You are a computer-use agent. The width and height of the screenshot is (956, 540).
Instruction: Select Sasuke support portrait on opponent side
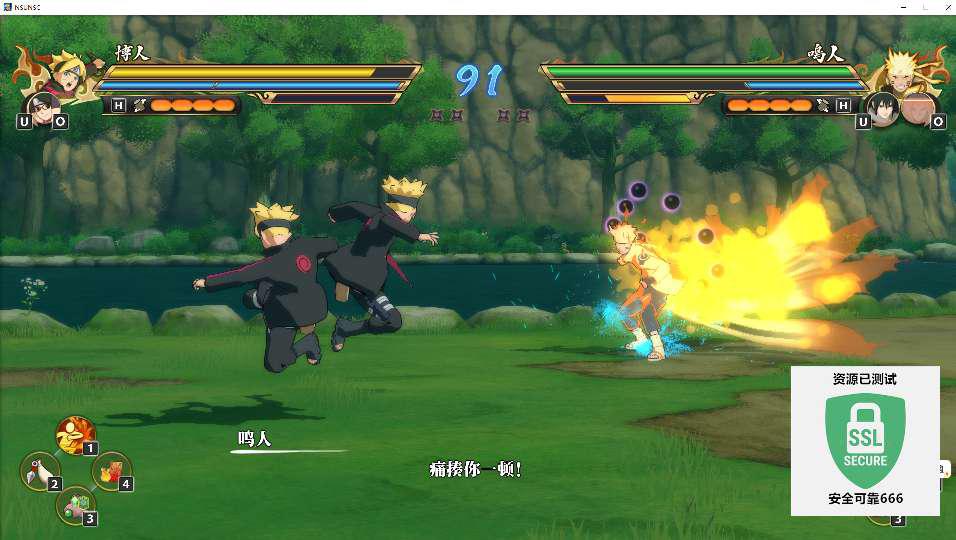click(x=881, y=106)
